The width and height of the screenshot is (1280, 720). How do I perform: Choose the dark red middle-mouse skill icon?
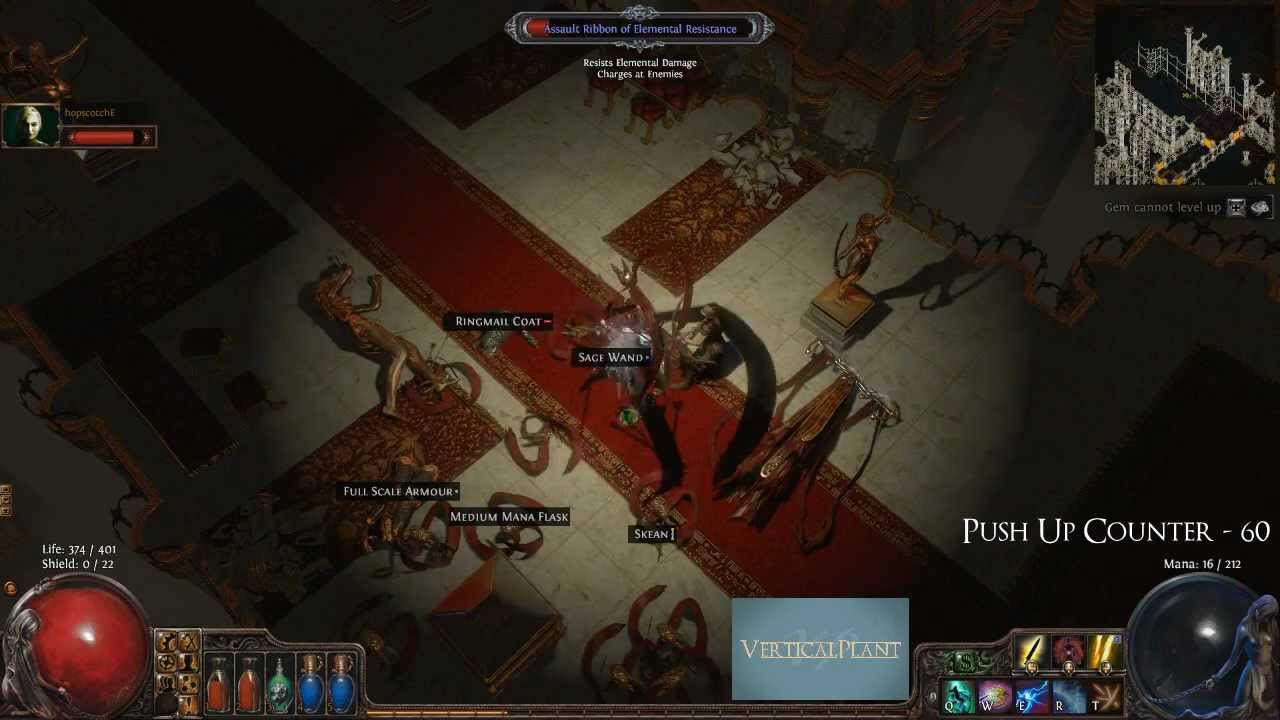pyautogui.click(x=1068, y=652)
